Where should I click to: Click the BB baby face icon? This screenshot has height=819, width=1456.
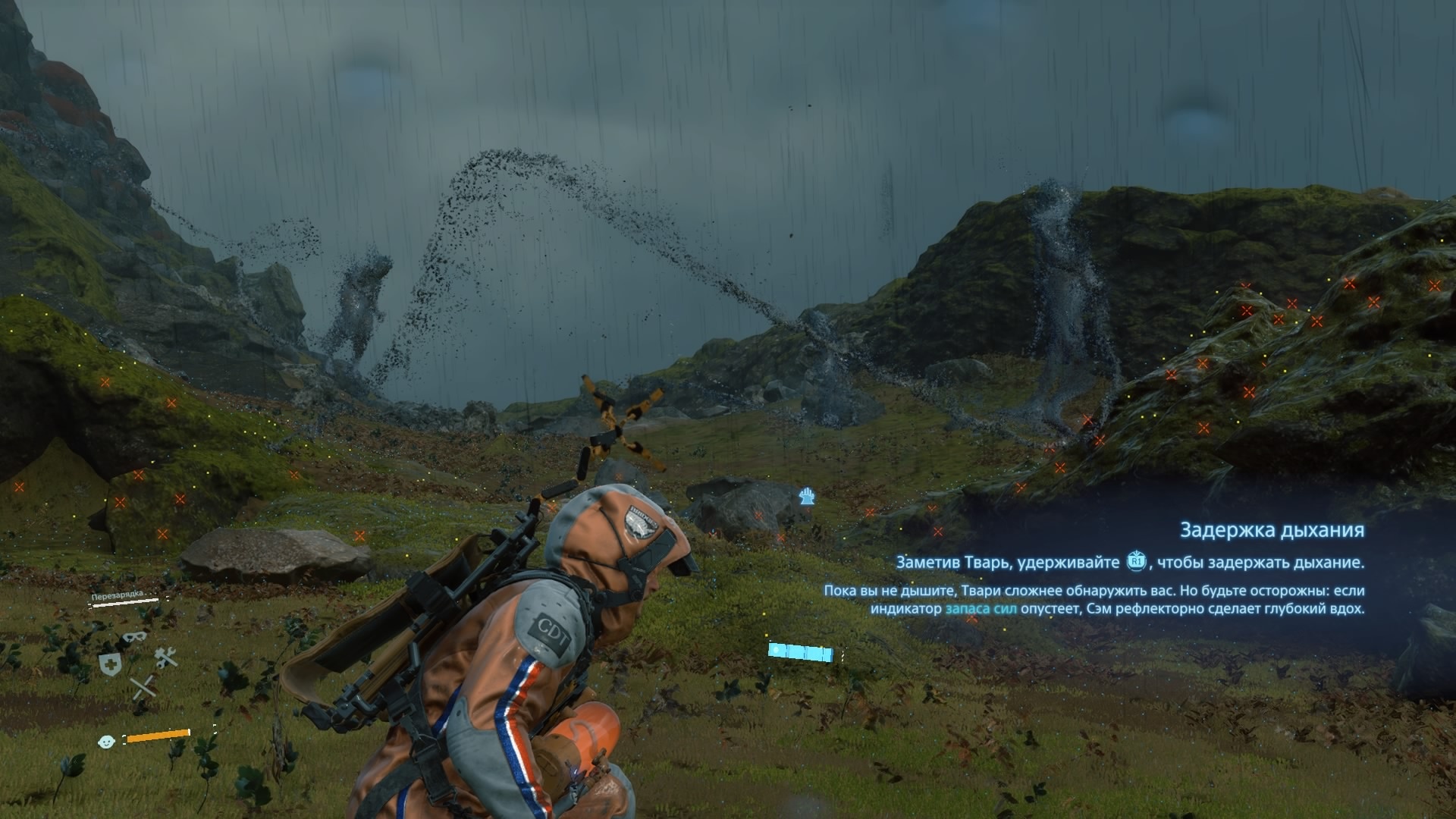pyautogui.click(x=107, y=741)
